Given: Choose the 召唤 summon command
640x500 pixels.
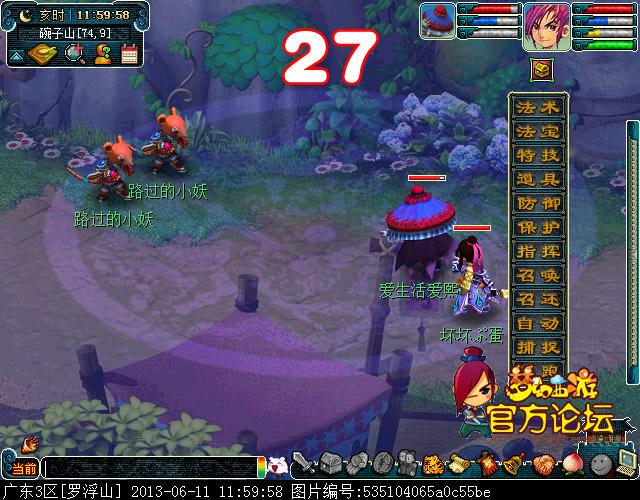Looking at the screenshot, I should pos(538,275).
